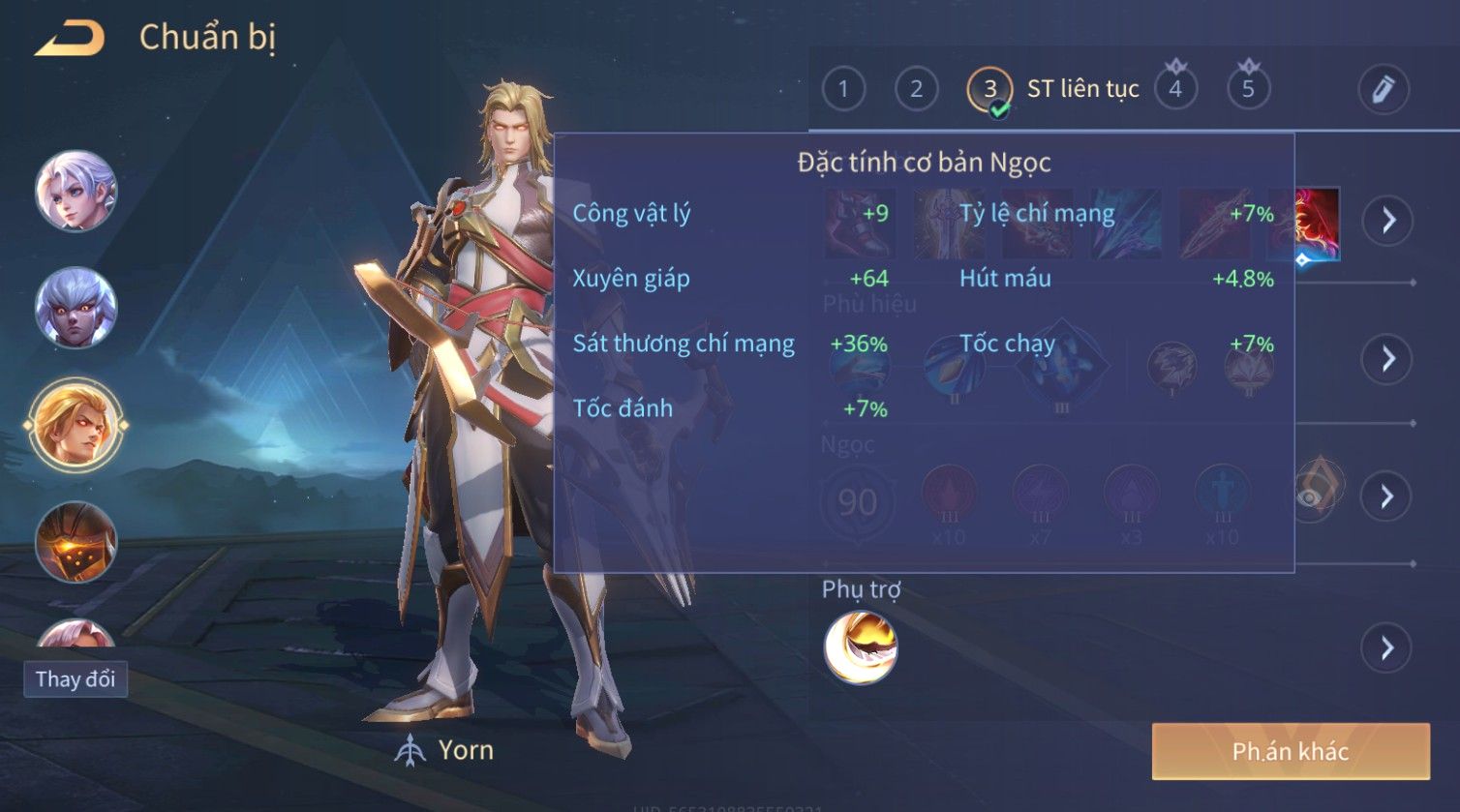This screenshot has height=812, width=1460.
Task: Go back using the return arrow
Action: coord(70,39)
